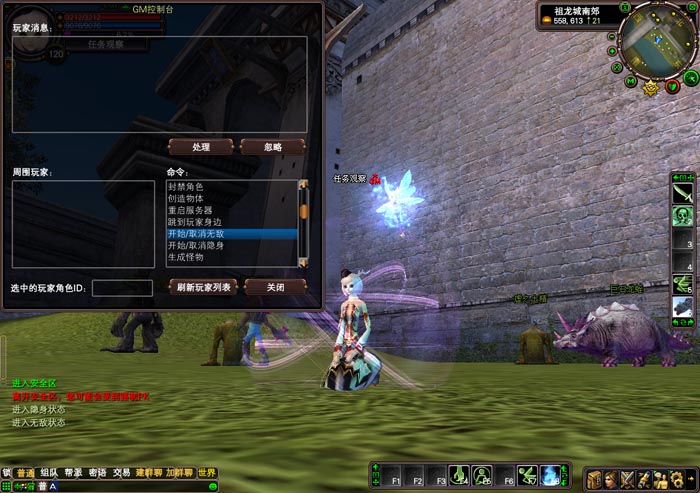Viewport: 700px width, 493px height.
Task: Switch to the 交易 chat channel tab
Action: [121, 473]
